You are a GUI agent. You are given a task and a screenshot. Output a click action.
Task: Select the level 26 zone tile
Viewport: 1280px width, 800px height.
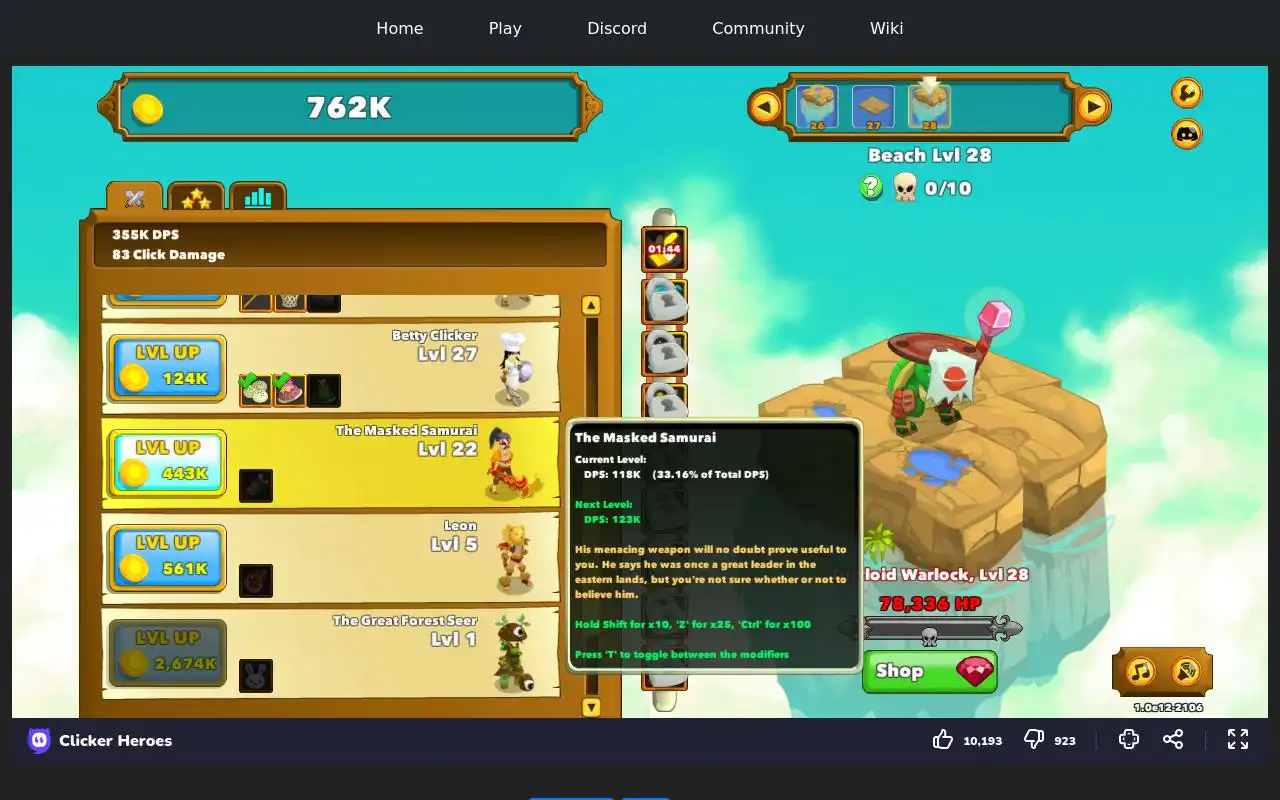pyautogui.click(x=817, y=107)
